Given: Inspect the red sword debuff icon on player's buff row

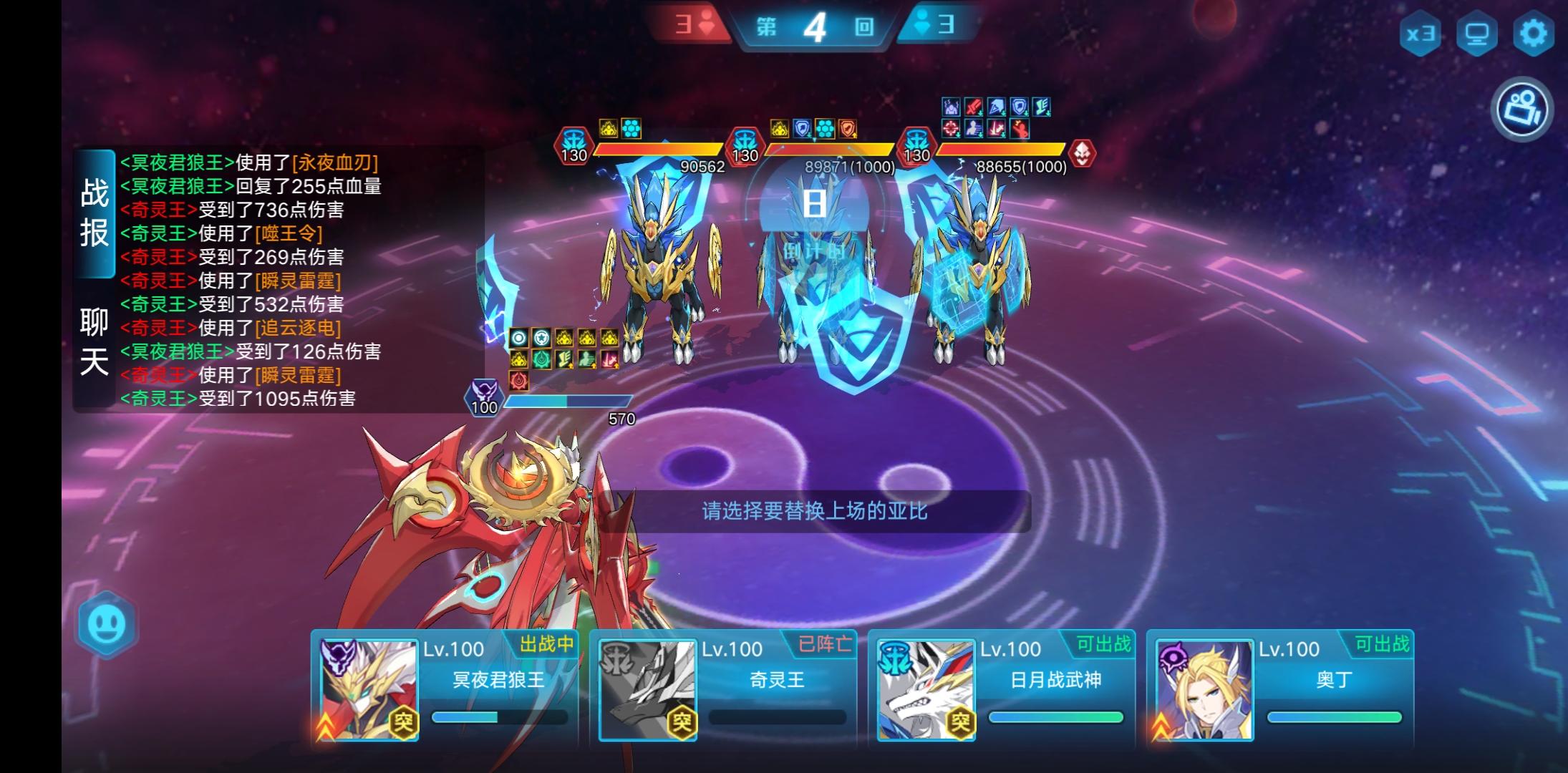Looking at the screenshot, I should point(609,359).
